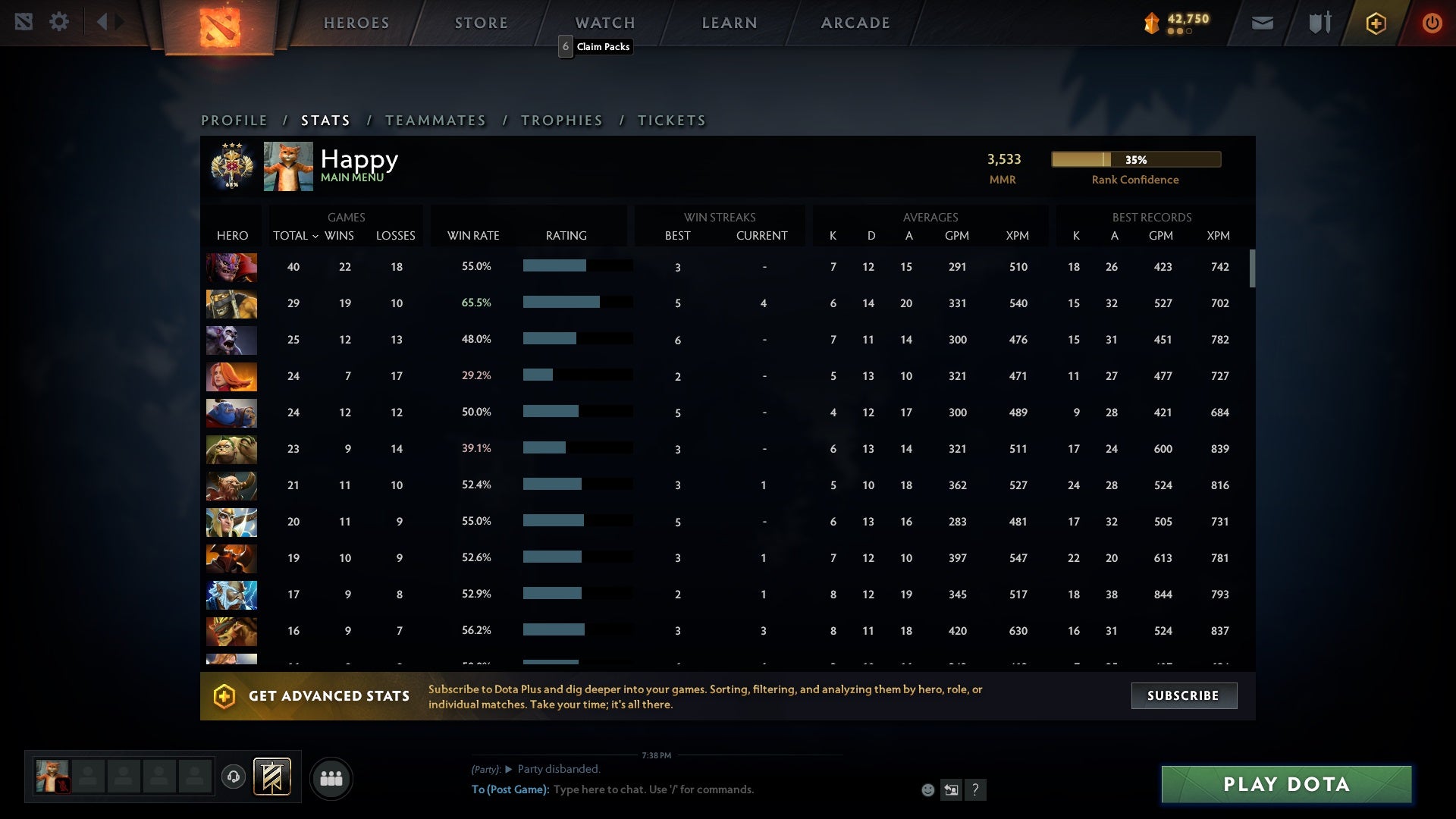Click the power button to quit Dota
The image size is (1456, 819).
(1432, 23)
